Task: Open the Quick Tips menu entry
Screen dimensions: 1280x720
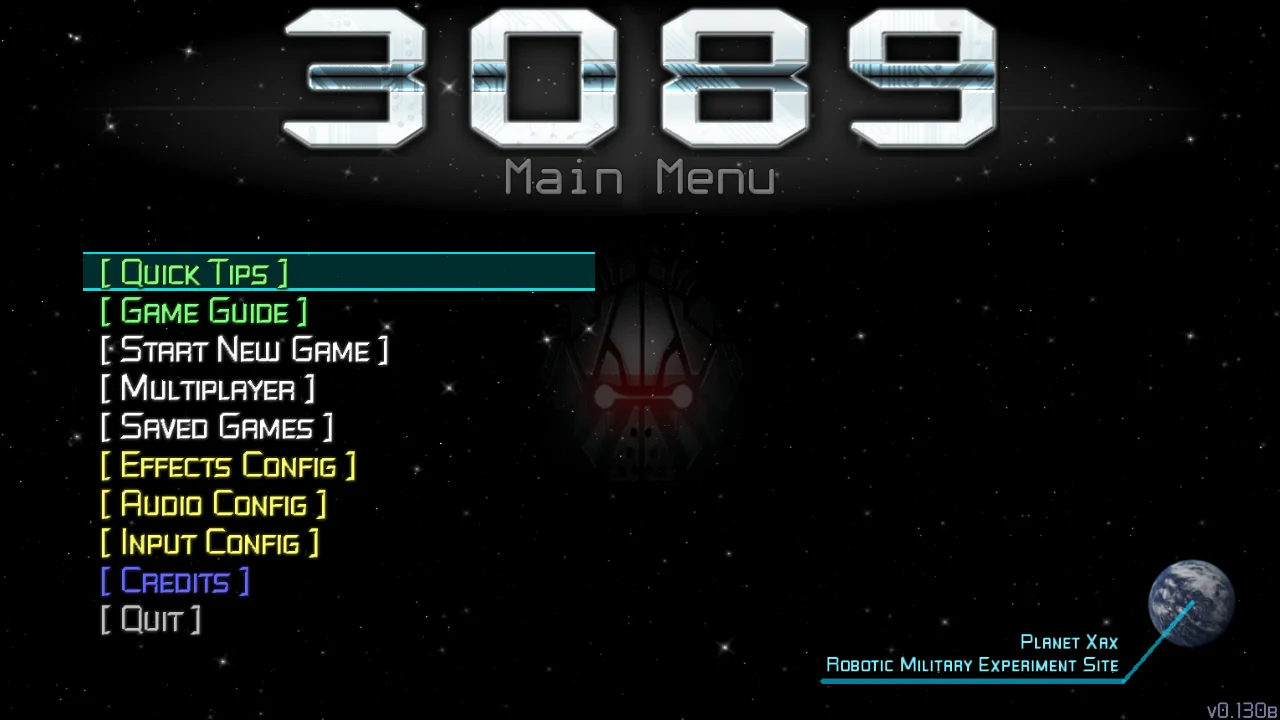Action: (195, 271)
